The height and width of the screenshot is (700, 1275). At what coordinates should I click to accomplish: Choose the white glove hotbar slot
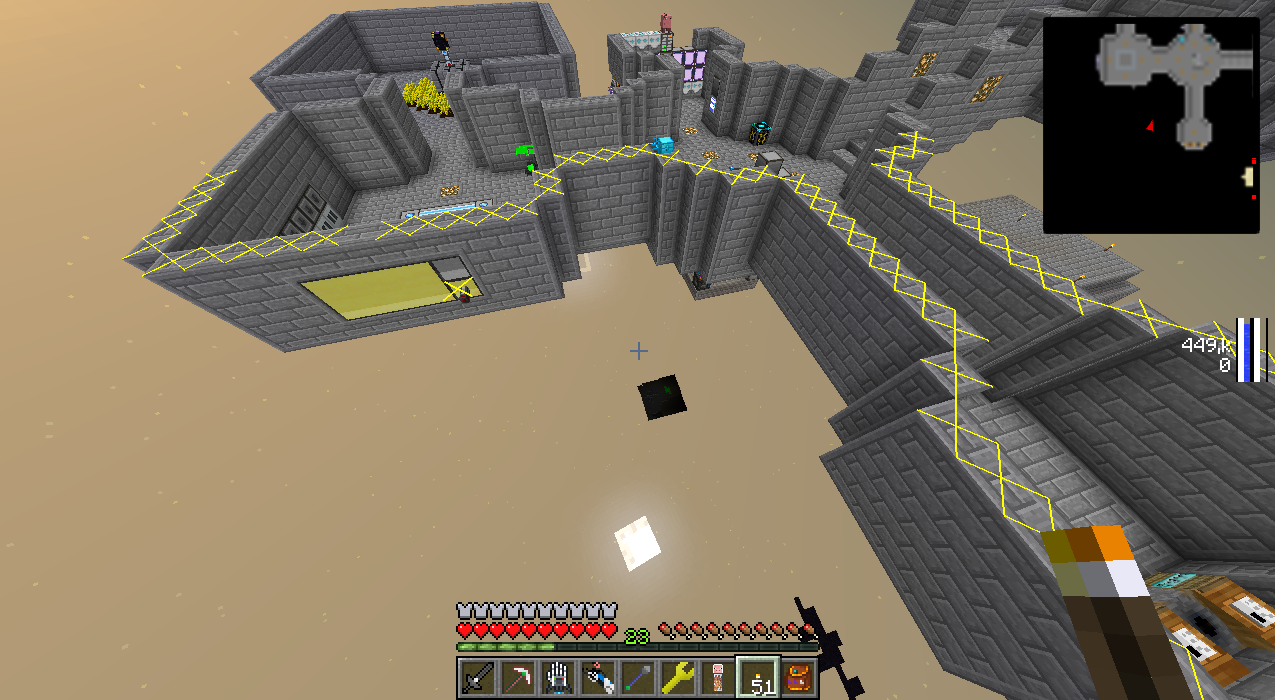point(557,678)
